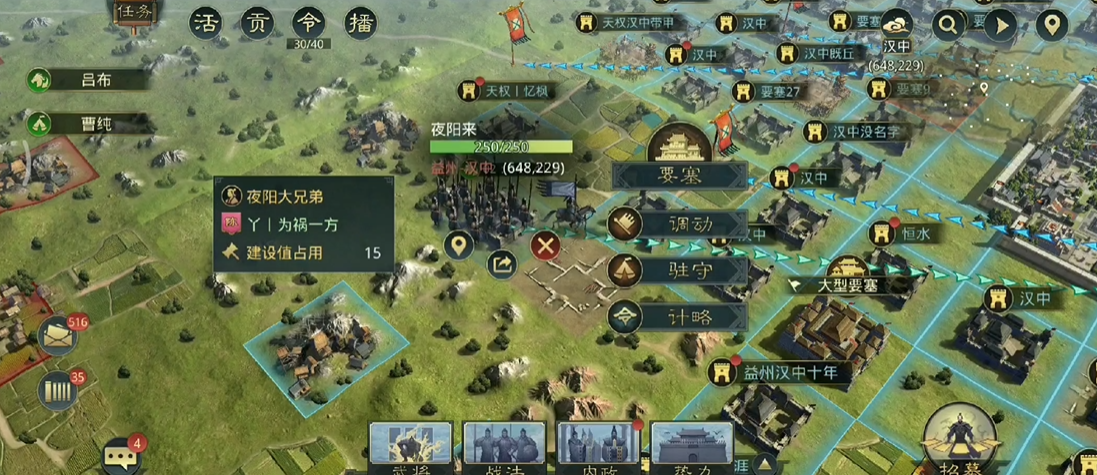
Task: Open the 贡 round icon
Action: [x=257, y=22]
